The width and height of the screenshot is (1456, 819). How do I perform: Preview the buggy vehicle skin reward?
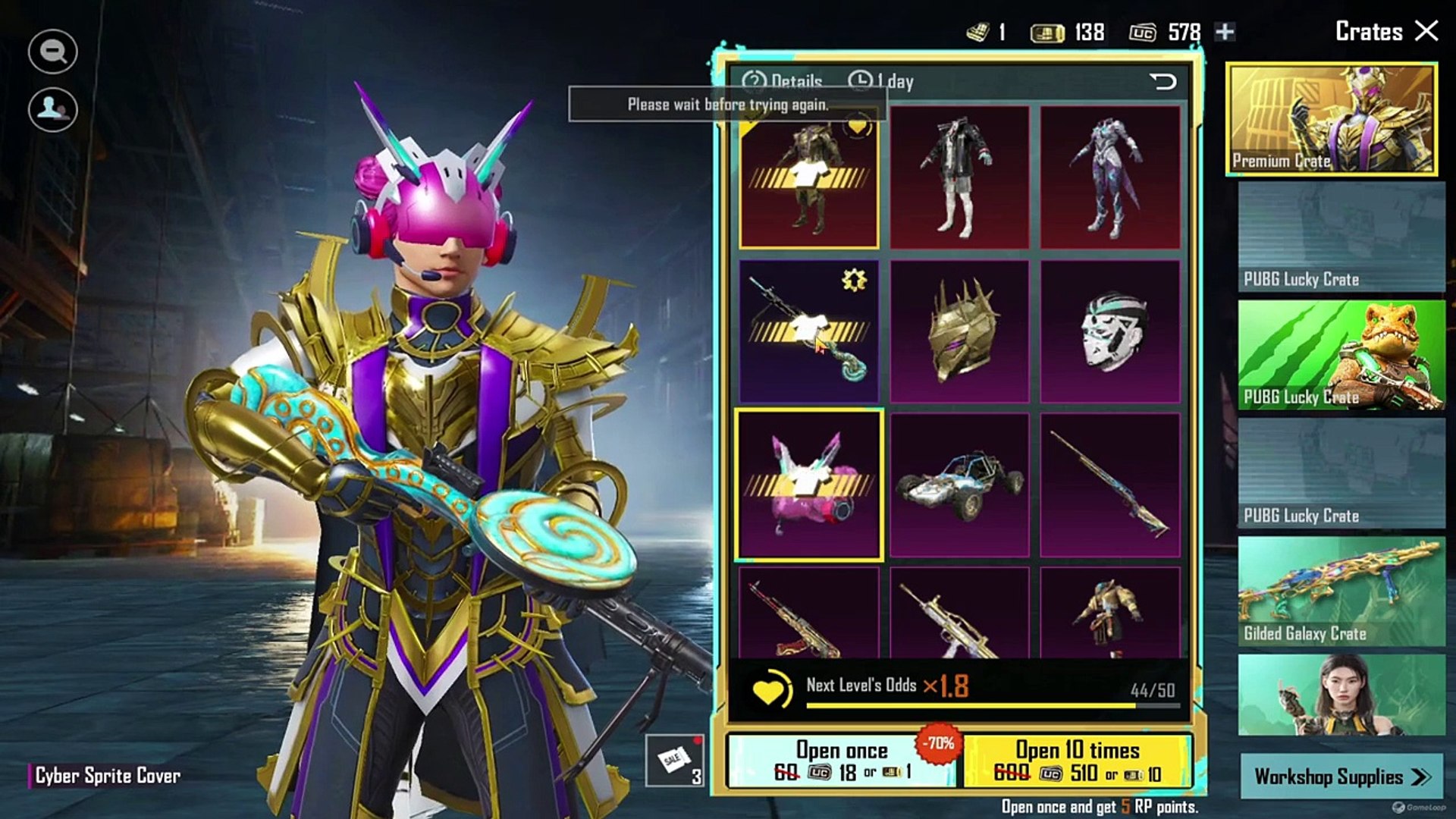click(959, 485)
